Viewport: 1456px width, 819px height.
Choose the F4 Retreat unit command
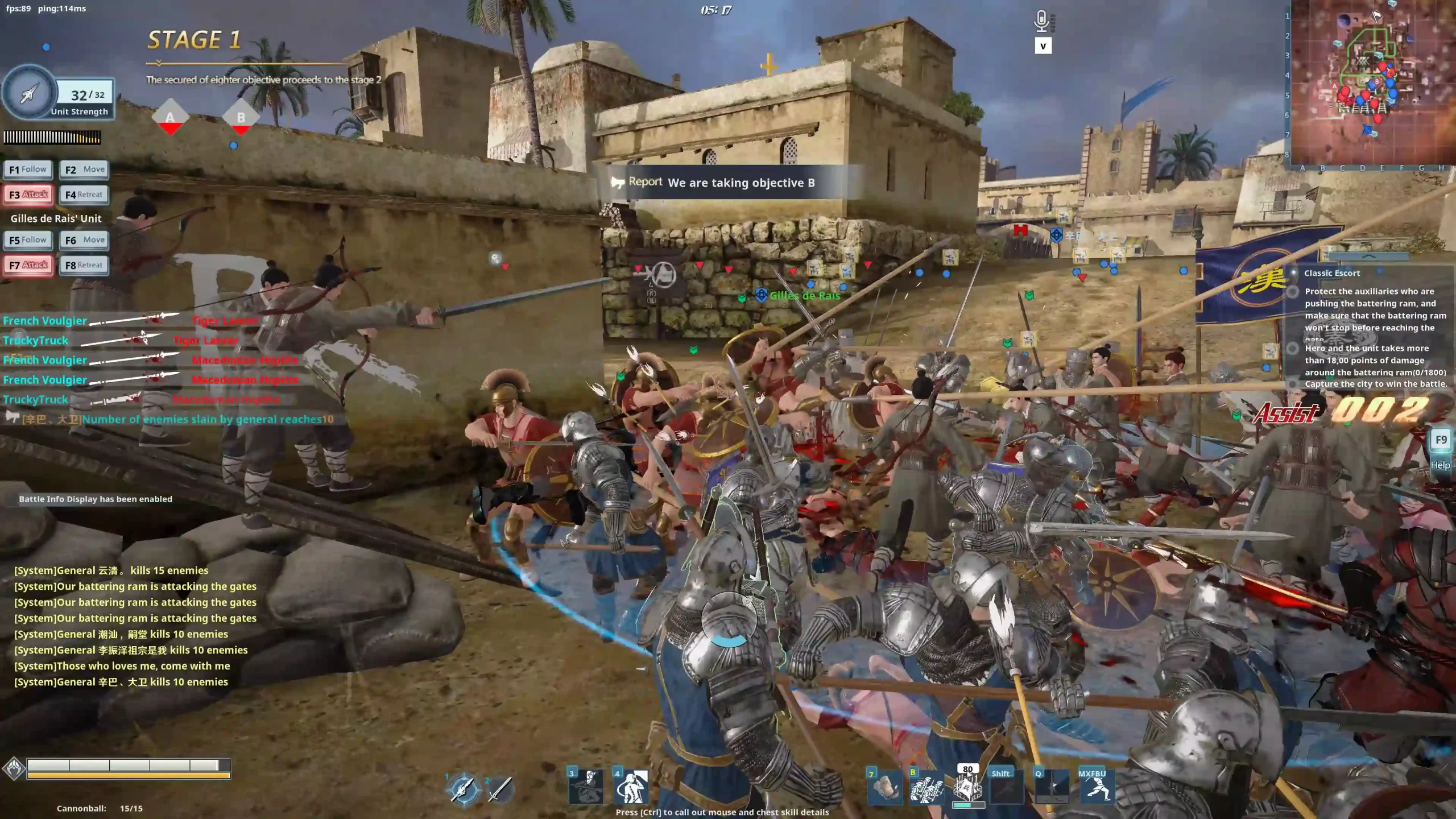(x=84, y=195)
